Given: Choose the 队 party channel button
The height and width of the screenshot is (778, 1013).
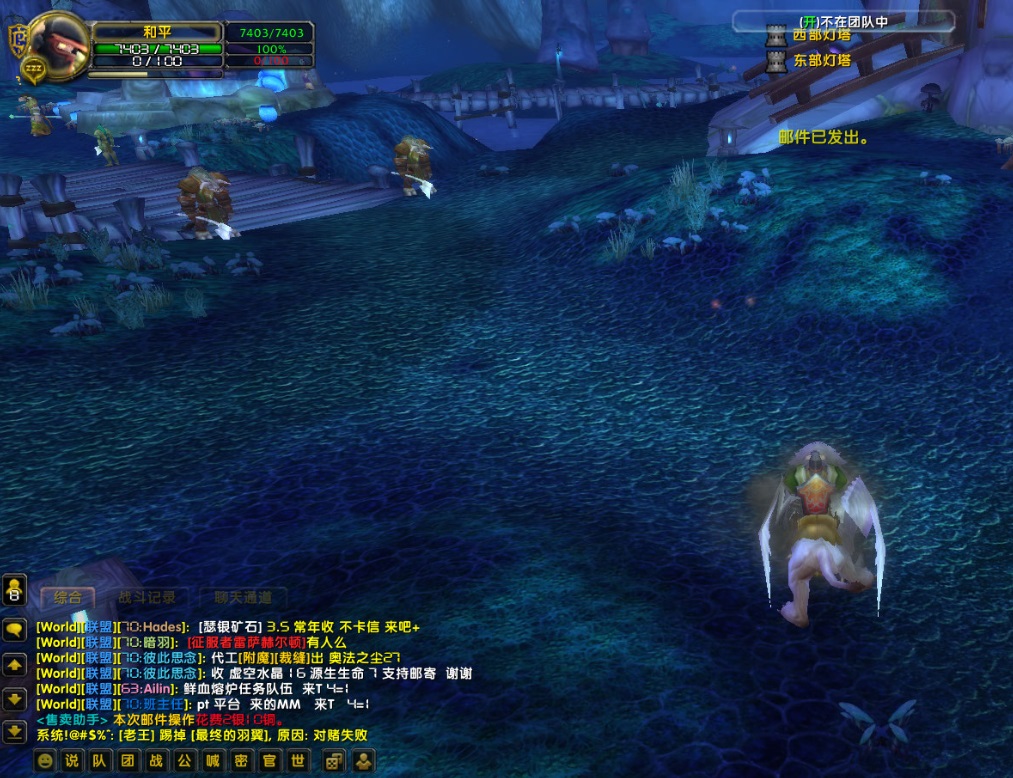Looking at the screenshot, I should 100,761.
